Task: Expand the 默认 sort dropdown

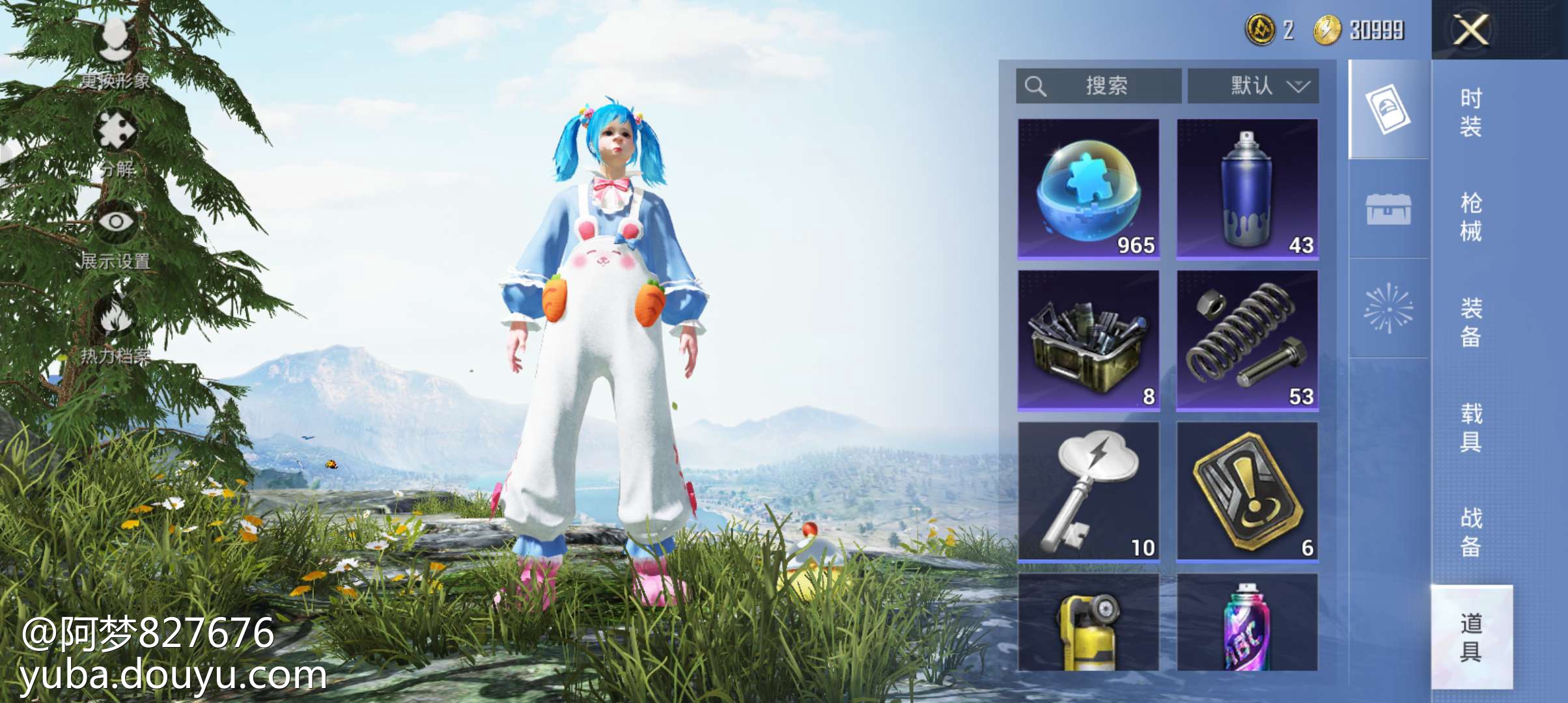Action: click(1253, 86)
